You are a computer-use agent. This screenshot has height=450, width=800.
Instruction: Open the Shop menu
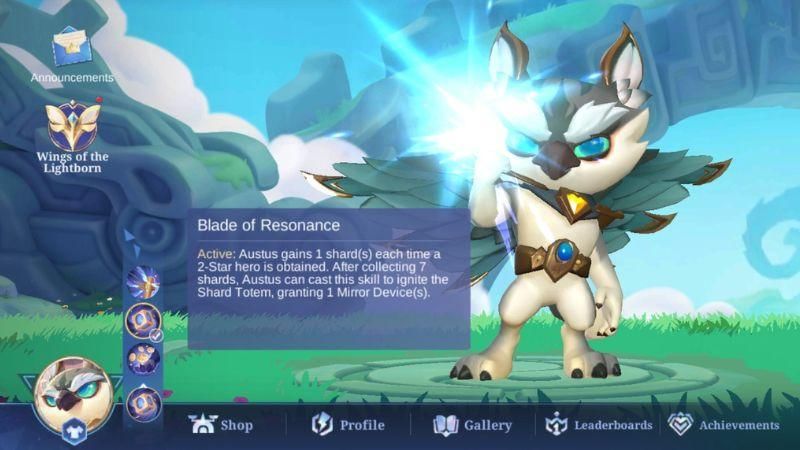[221, 425]
